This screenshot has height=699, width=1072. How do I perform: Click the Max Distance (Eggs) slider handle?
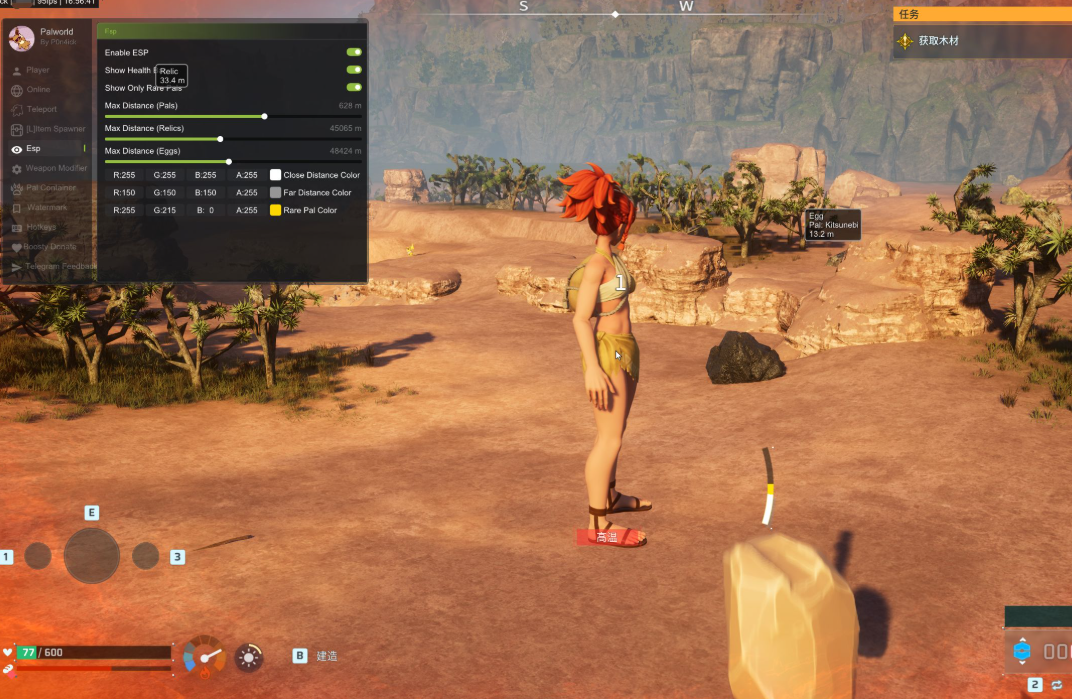click(229, 161)
